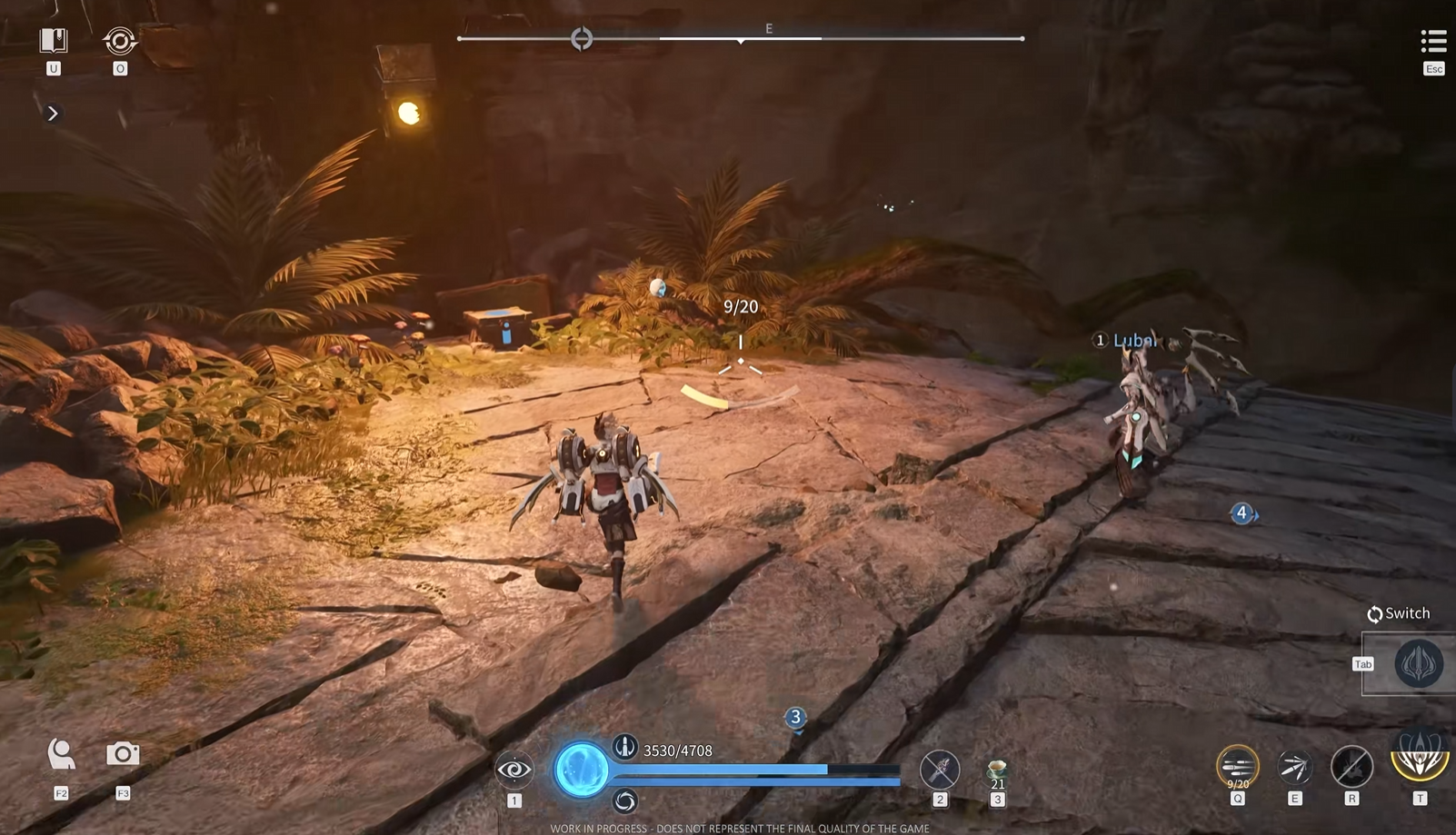Expand the side panel arrow
The height and width of the screenshot is (835, 1456).
point(53,114)
